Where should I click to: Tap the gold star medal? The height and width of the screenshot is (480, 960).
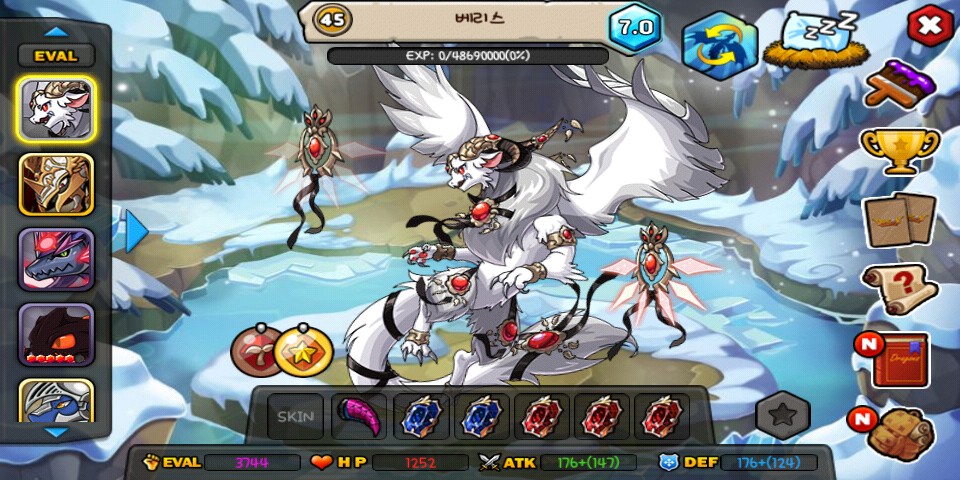click(303, 351)
